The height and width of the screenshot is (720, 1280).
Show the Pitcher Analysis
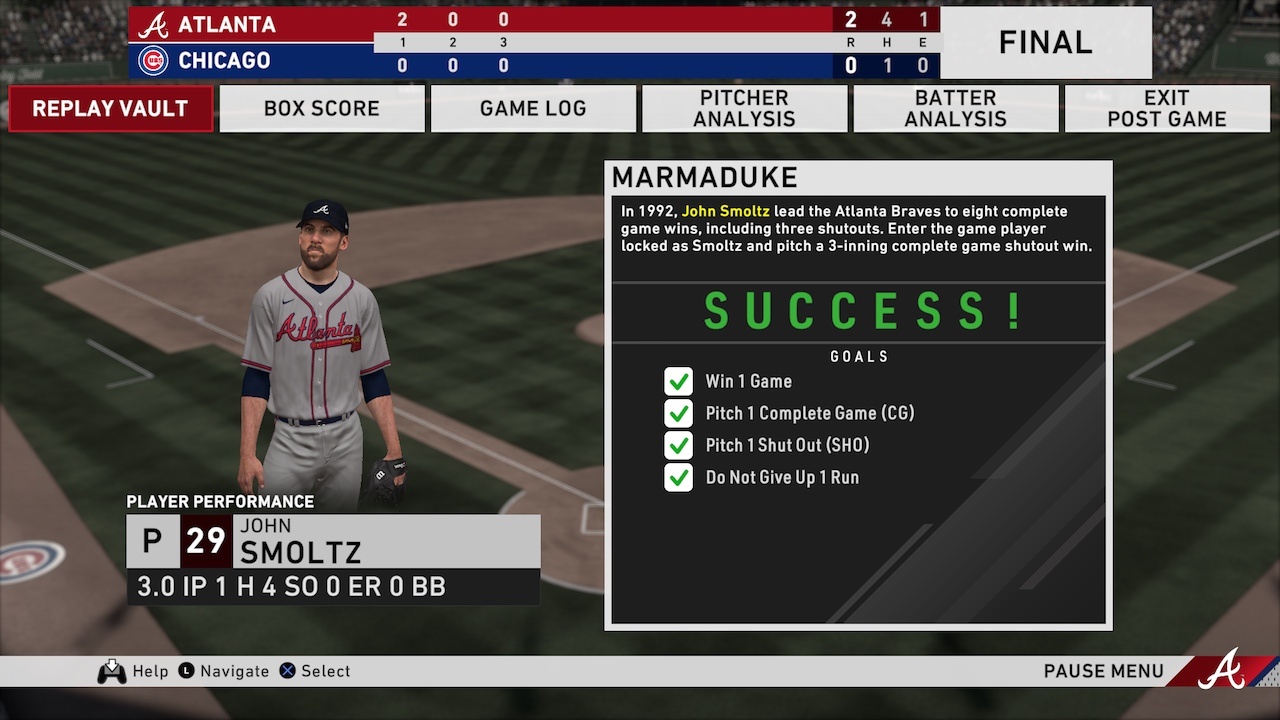tap(744, 108)
